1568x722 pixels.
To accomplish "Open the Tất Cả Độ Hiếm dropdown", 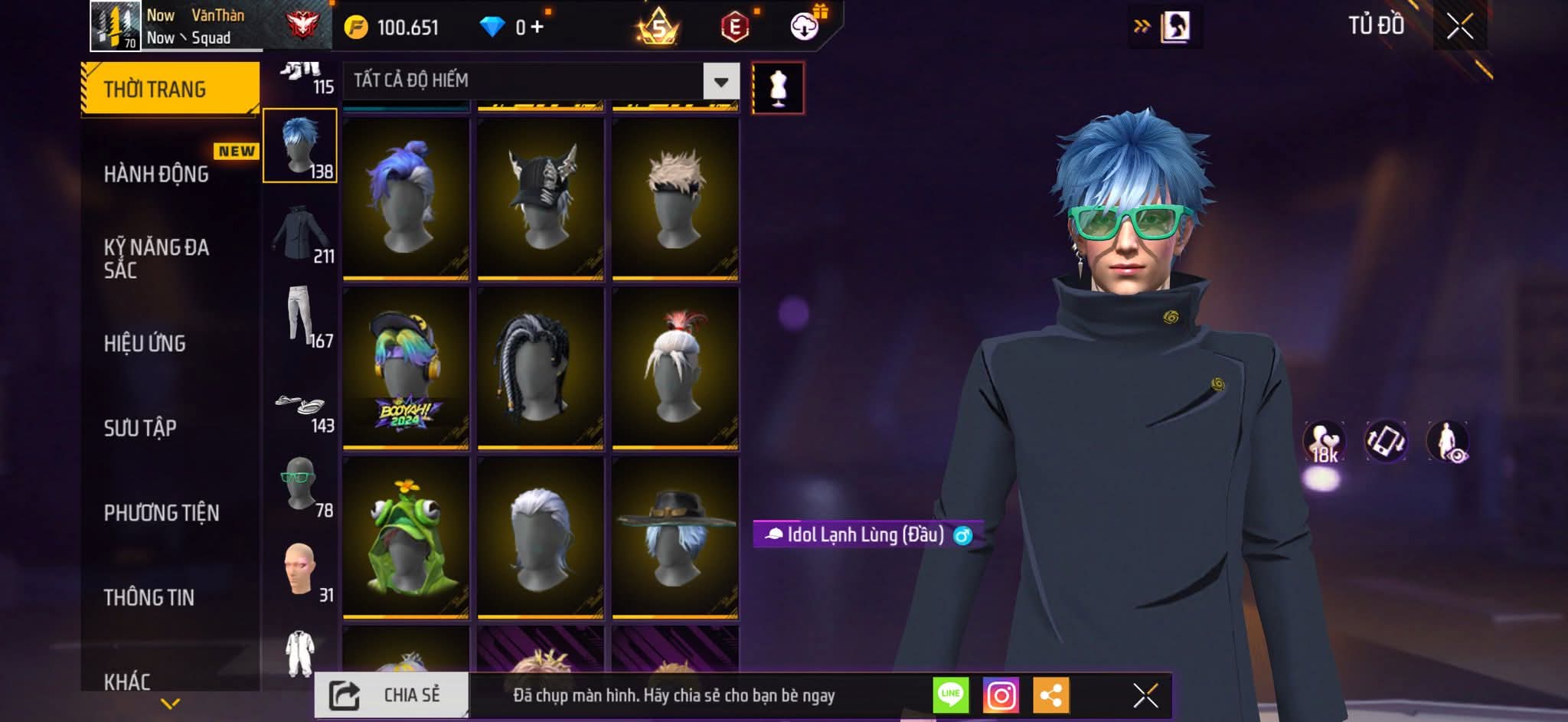I will [x=720, y=81].
